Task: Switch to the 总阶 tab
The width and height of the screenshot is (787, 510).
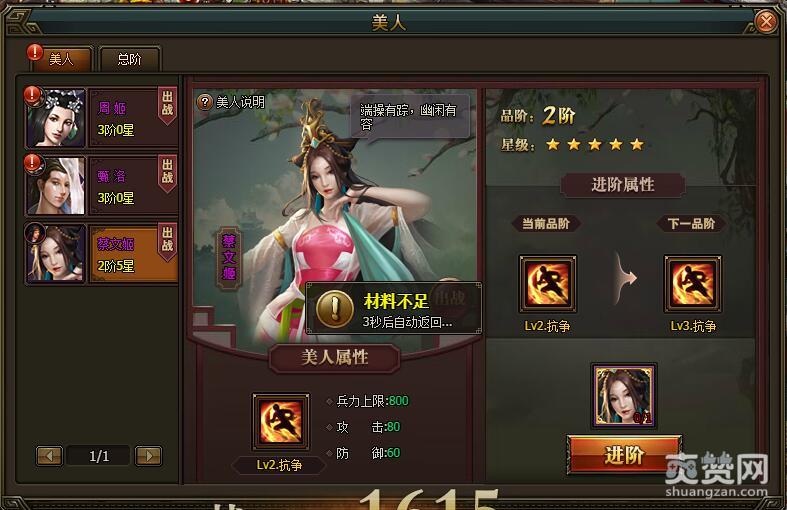Action: tap(129, 59)
